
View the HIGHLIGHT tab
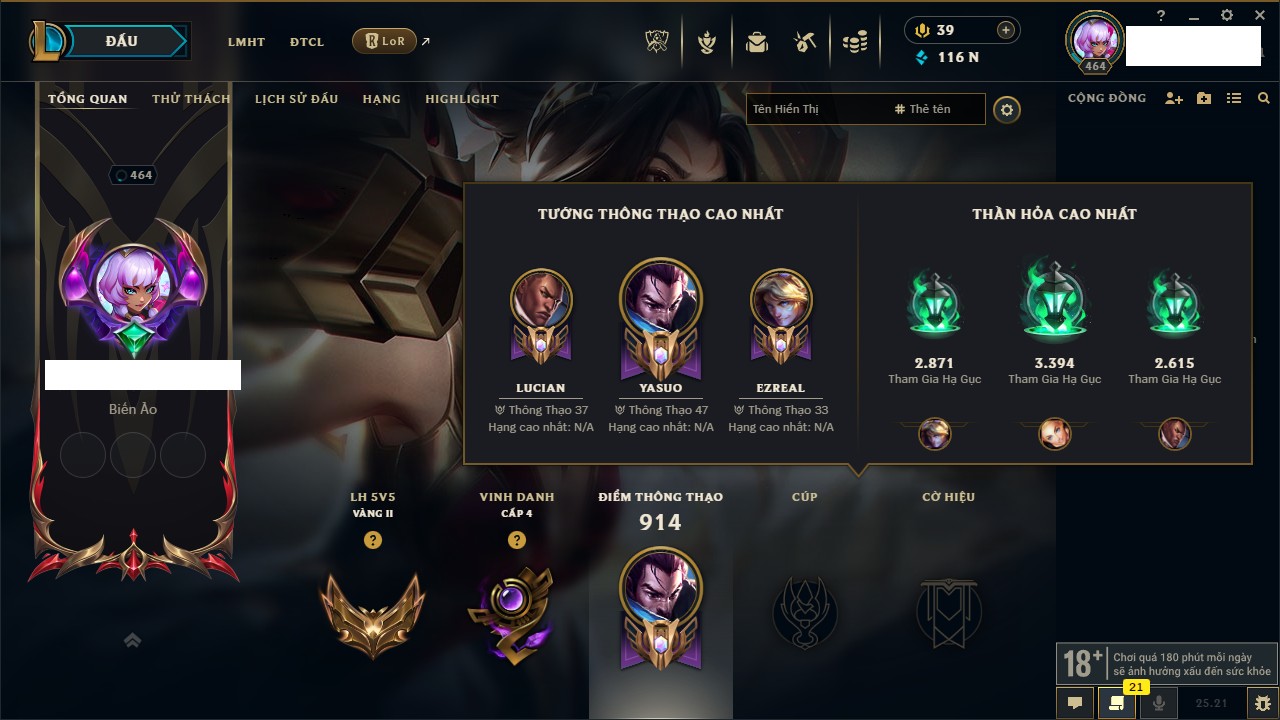click(461, 99)
